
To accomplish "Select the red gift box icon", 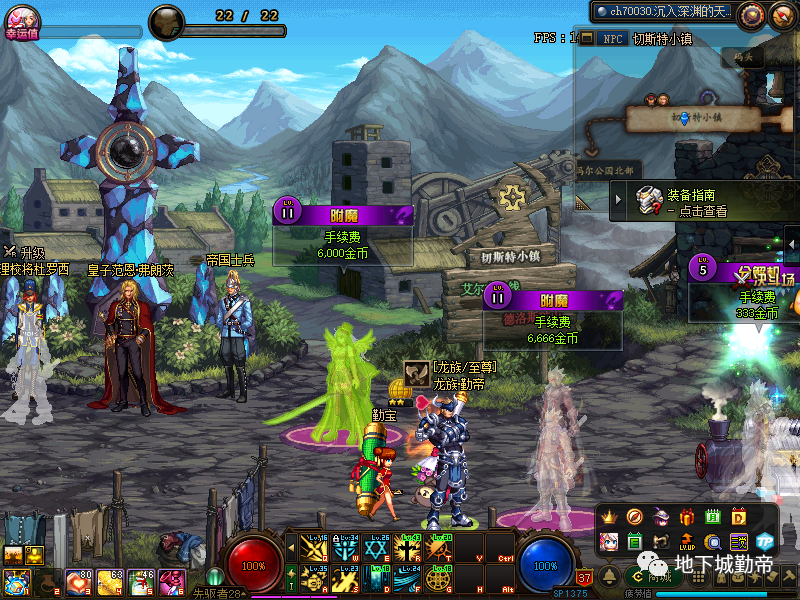I will coord(686,517).
